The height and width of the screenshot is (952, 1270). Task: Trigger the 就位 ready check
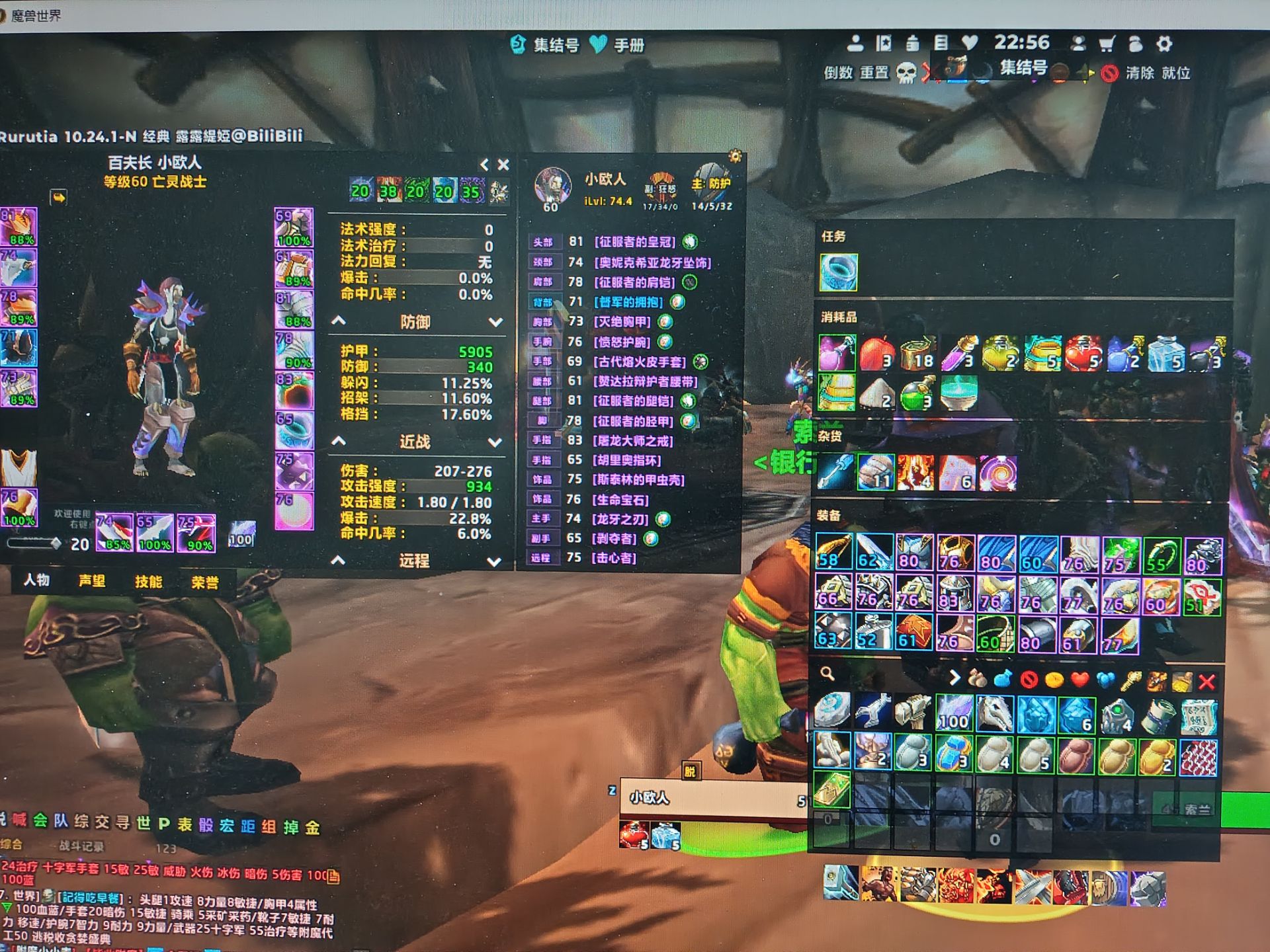pos(1176,73)
